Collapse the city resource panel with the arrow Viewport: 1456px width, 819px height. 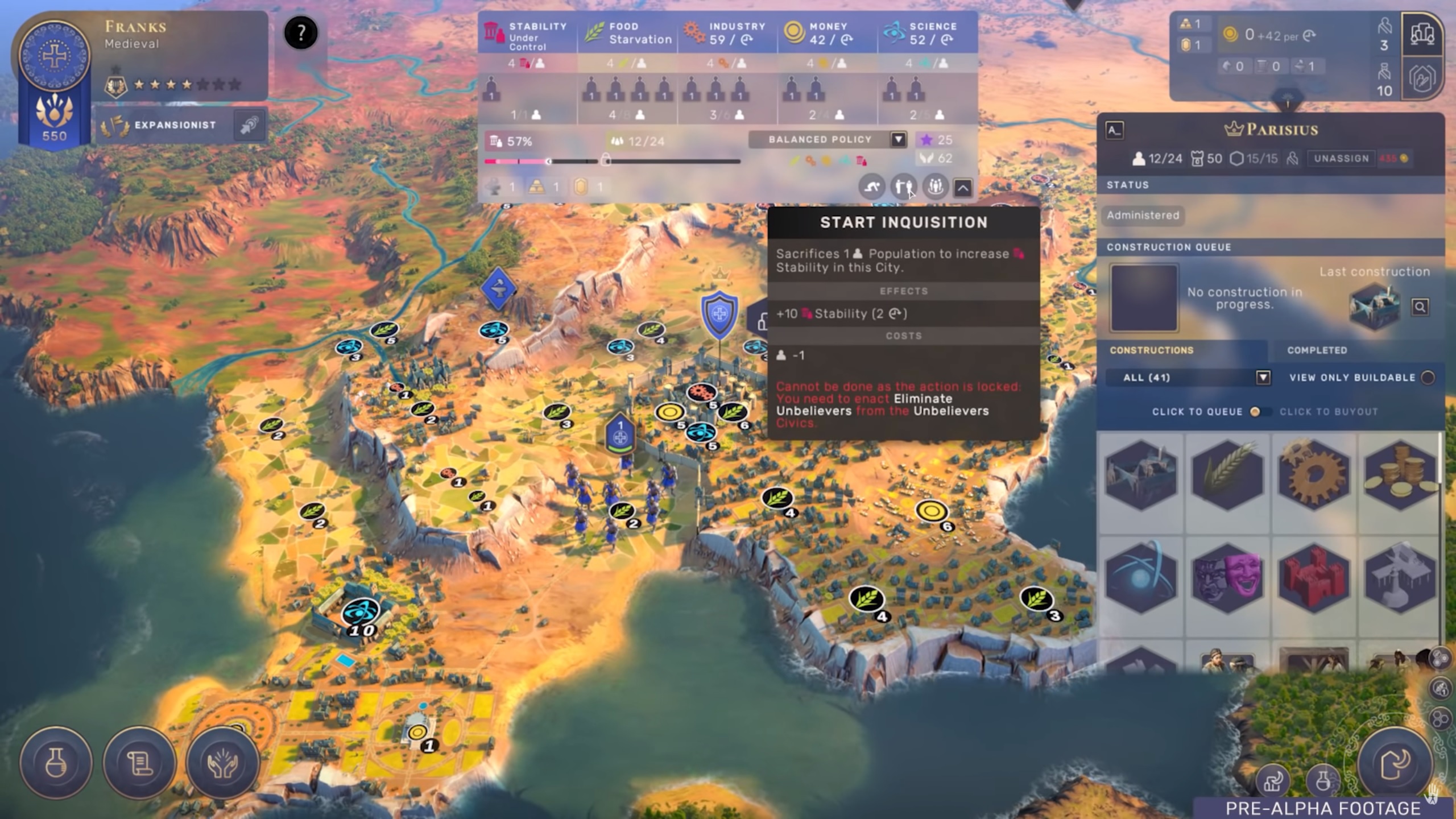click(962, 188)
